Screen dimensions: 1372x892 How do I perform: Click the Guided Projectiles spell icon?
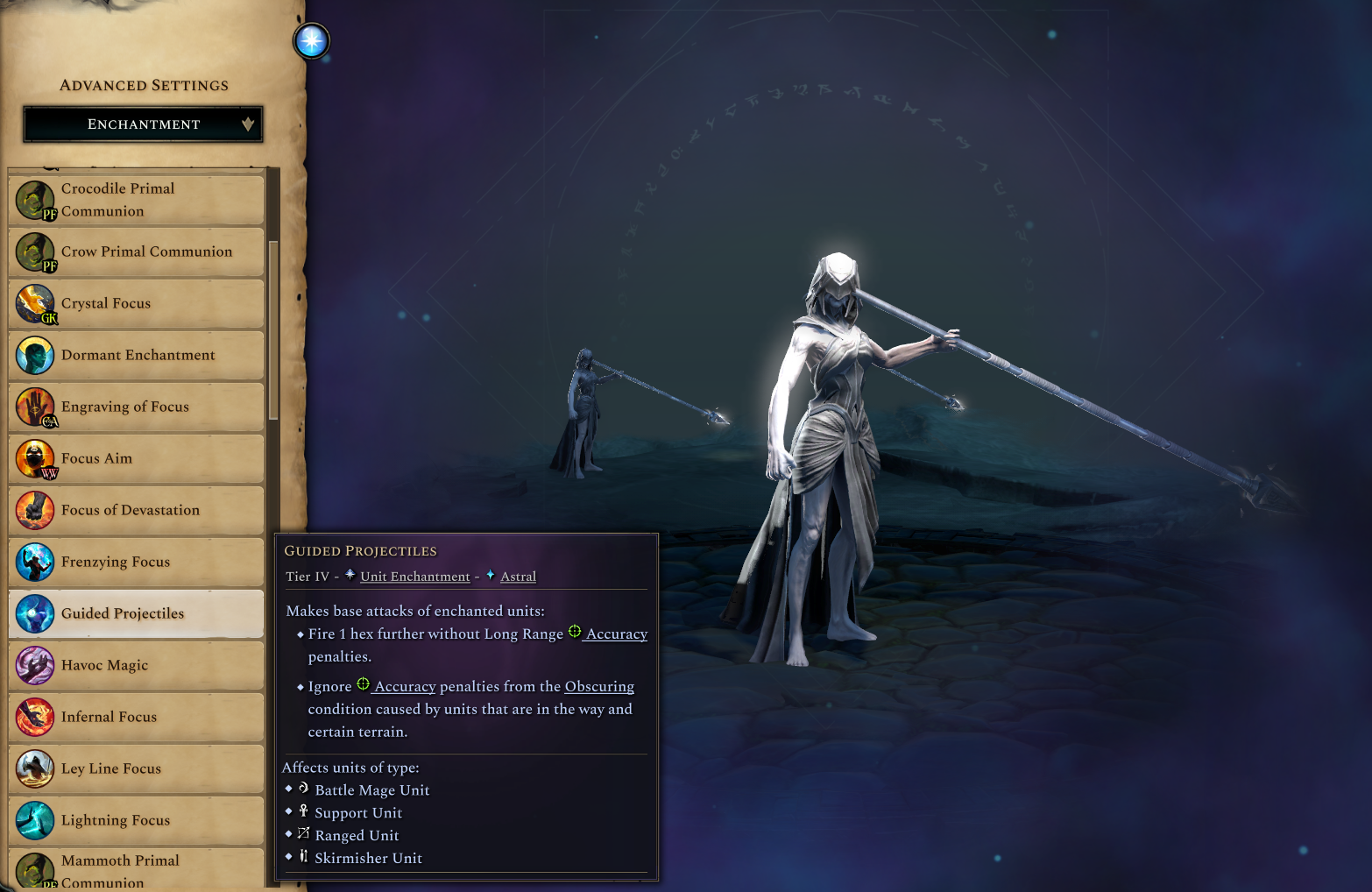35,613
